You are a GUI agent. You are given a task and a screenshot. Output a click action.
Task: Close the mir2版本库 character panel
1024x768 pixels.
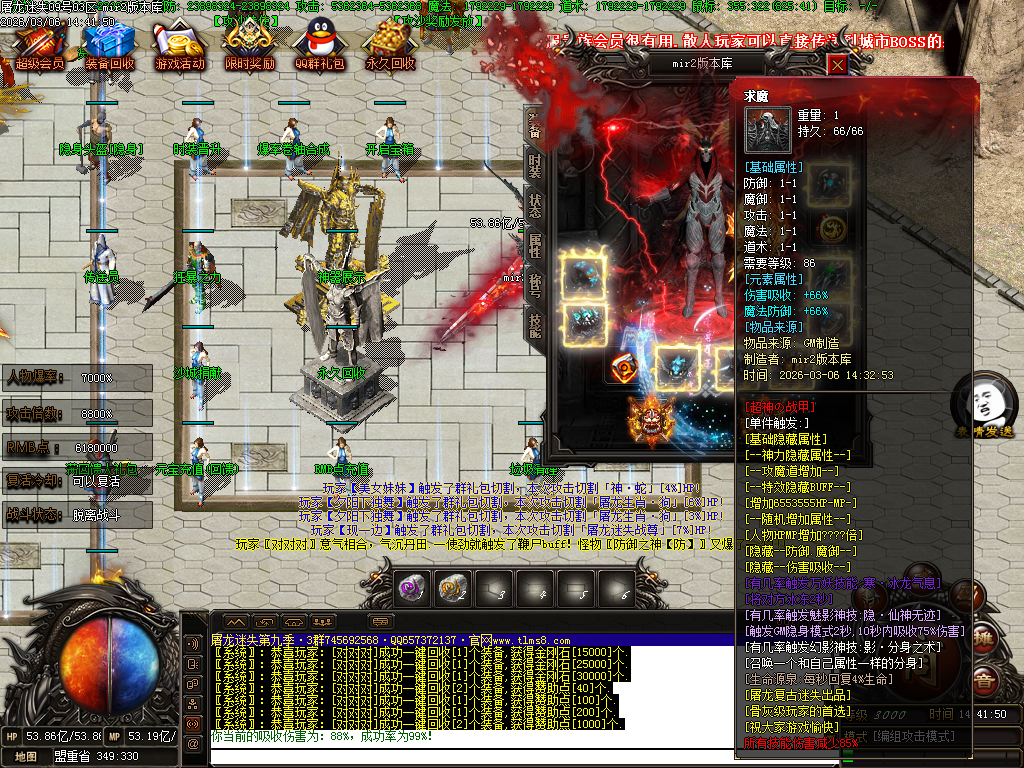click(837, 65)
